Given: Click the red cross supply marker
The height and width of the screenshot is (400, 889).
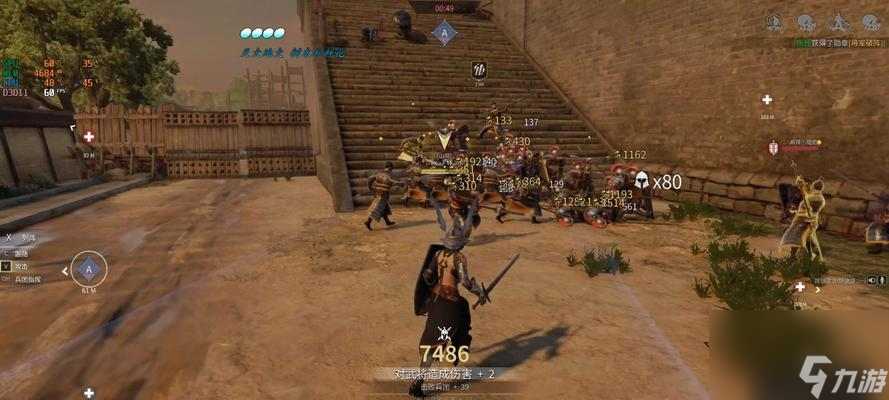Looking at the screenshot, I should click(89, 136).
